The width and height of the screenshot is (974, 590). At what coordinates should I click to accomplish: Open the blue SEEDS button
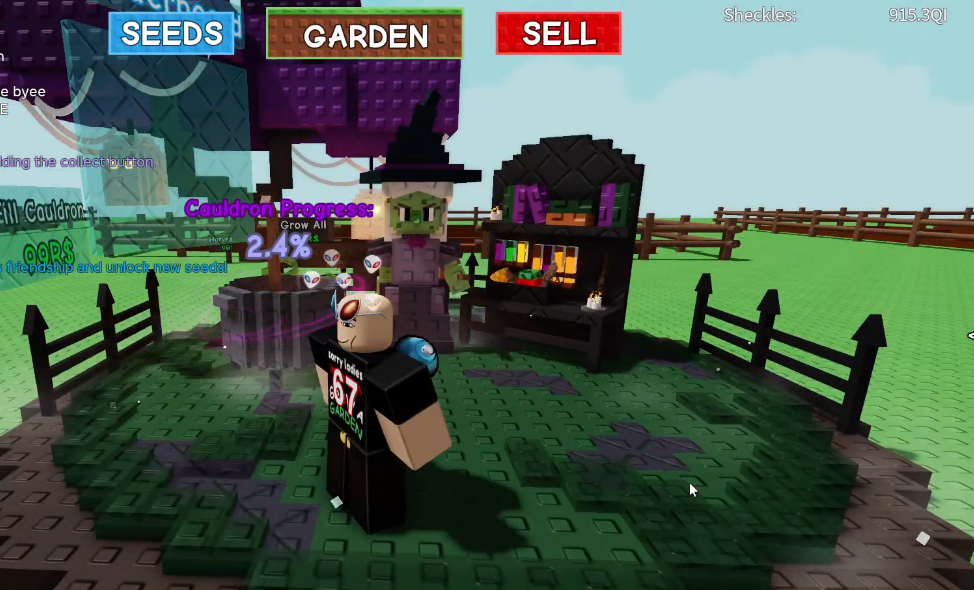[171, 33]
